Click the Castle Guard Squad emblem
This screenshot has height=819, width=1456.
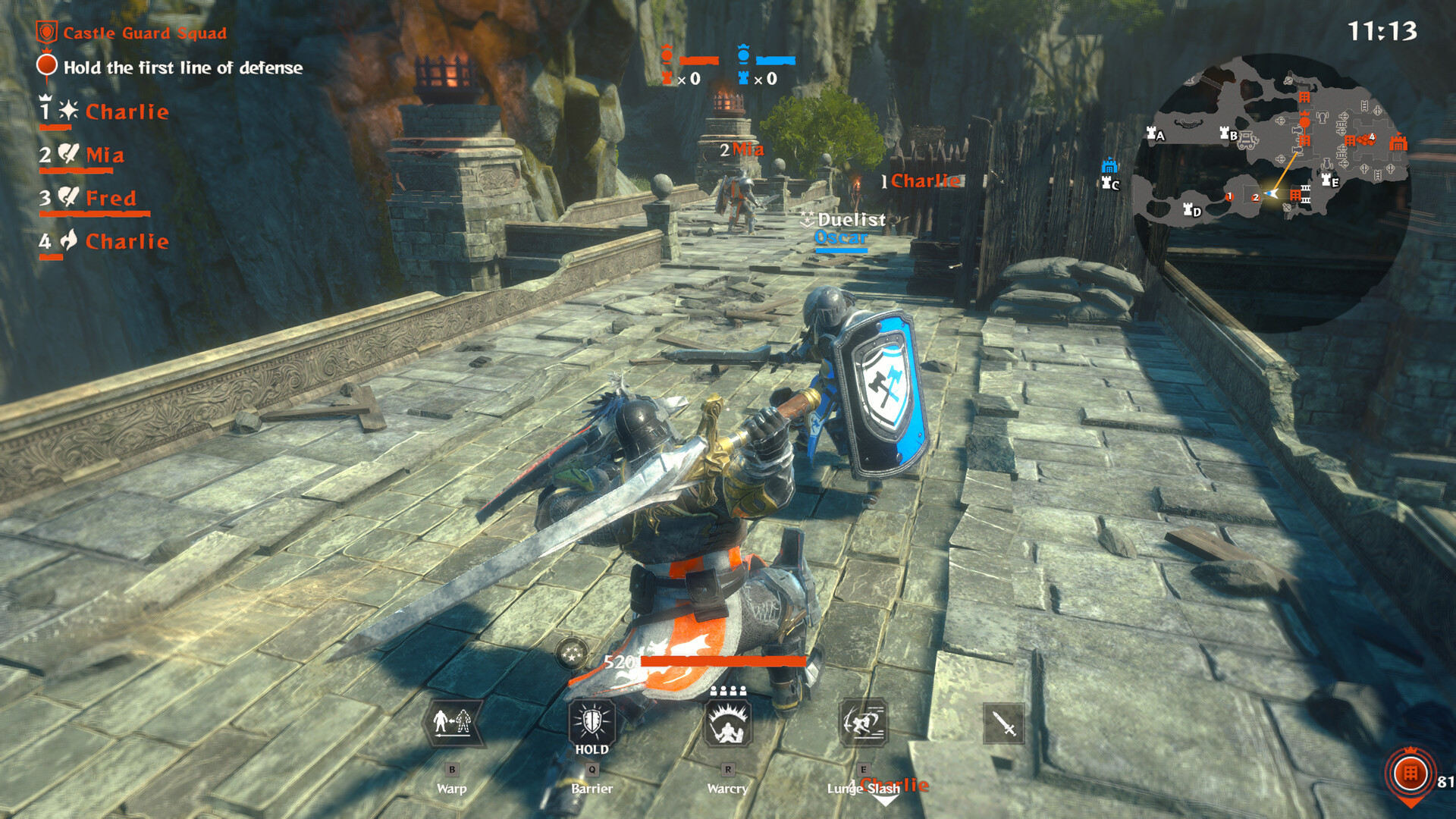point(46,32)
